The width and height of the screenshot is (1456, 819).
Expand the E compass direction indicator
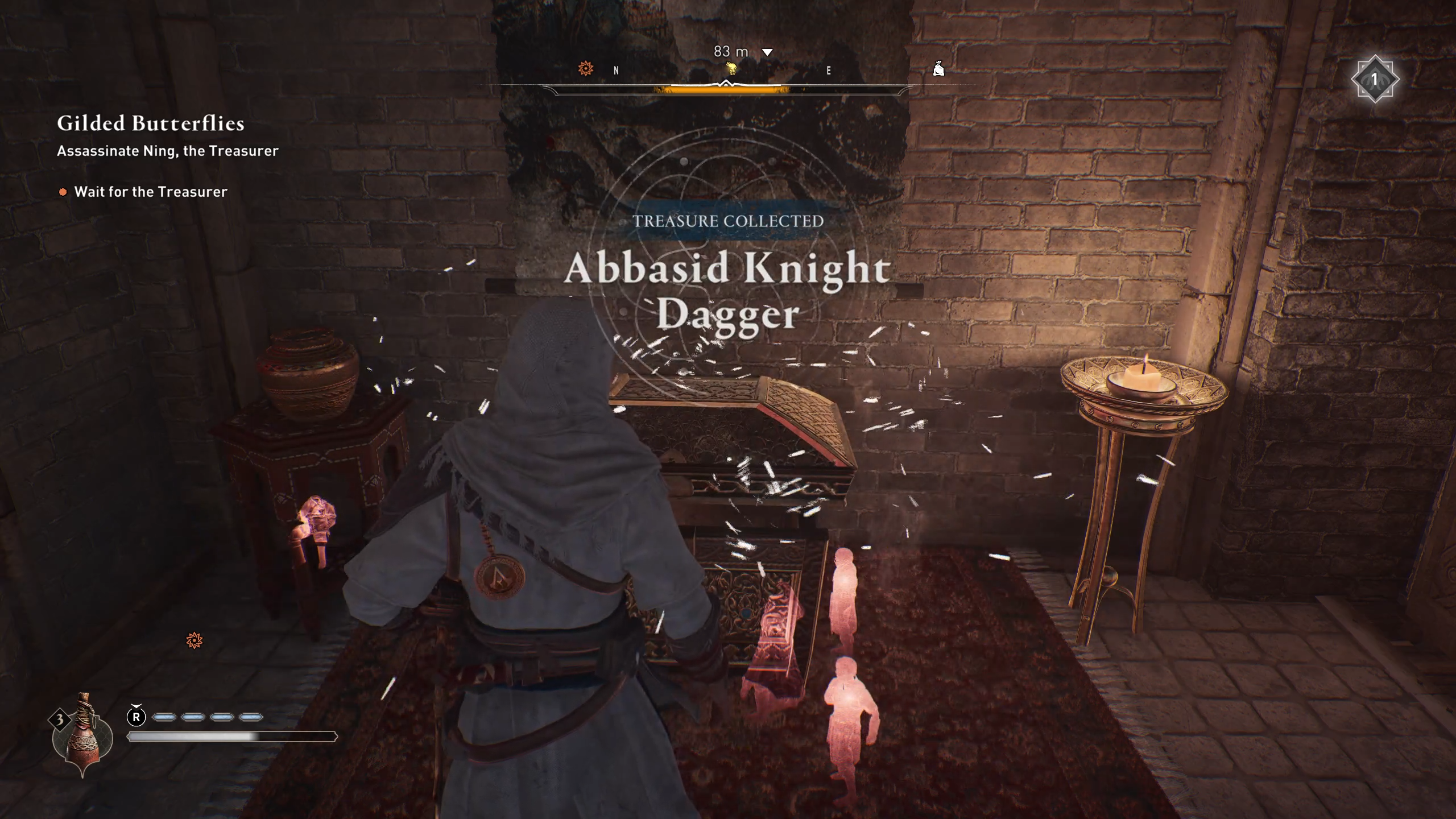coord(829,71)
